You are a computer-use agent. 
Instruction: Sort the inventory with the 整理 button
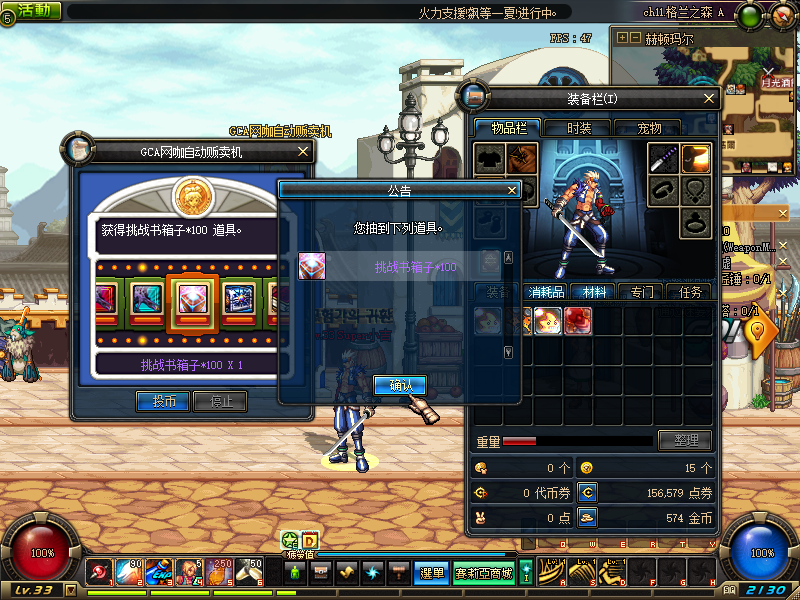click(685, 440)
